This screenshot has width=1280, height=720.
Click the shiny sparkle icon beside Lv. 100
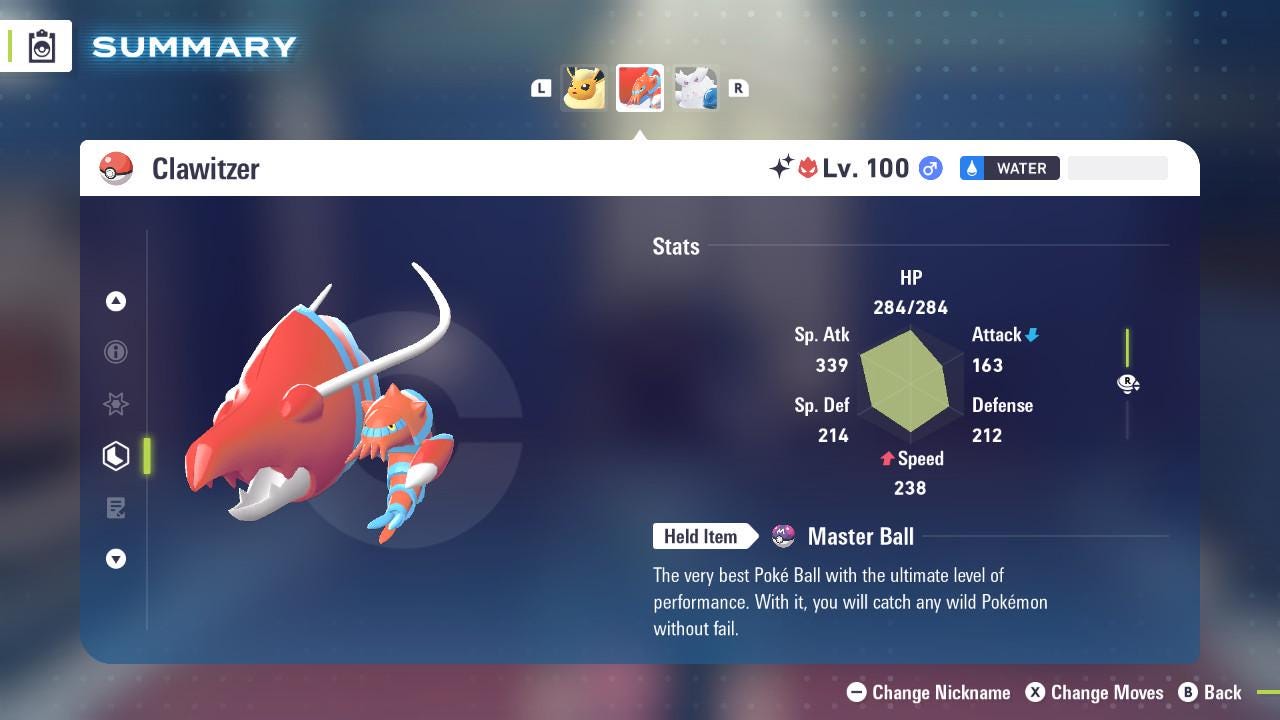coord(783,168)
